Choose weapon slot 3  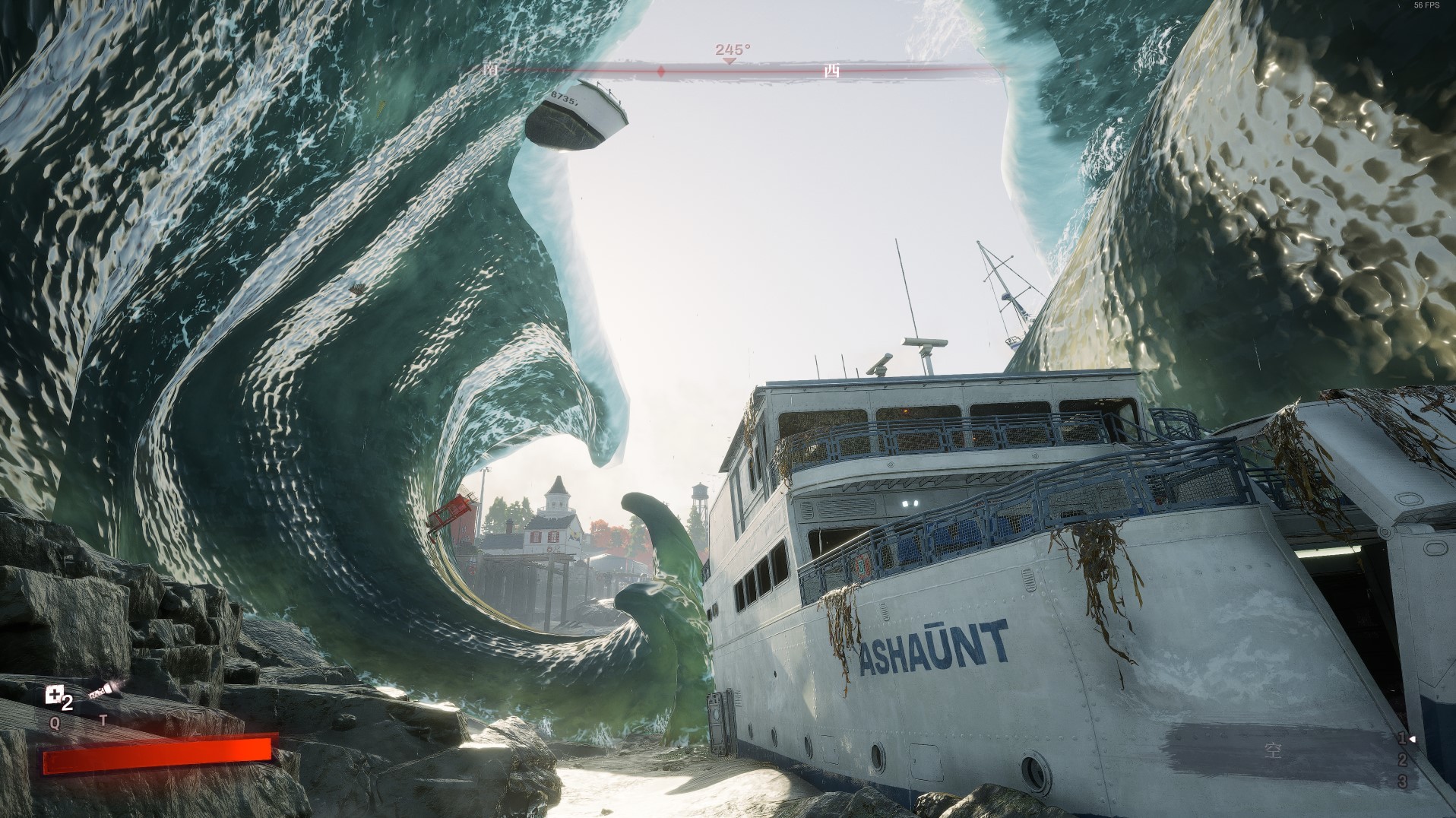[1402, 782]
